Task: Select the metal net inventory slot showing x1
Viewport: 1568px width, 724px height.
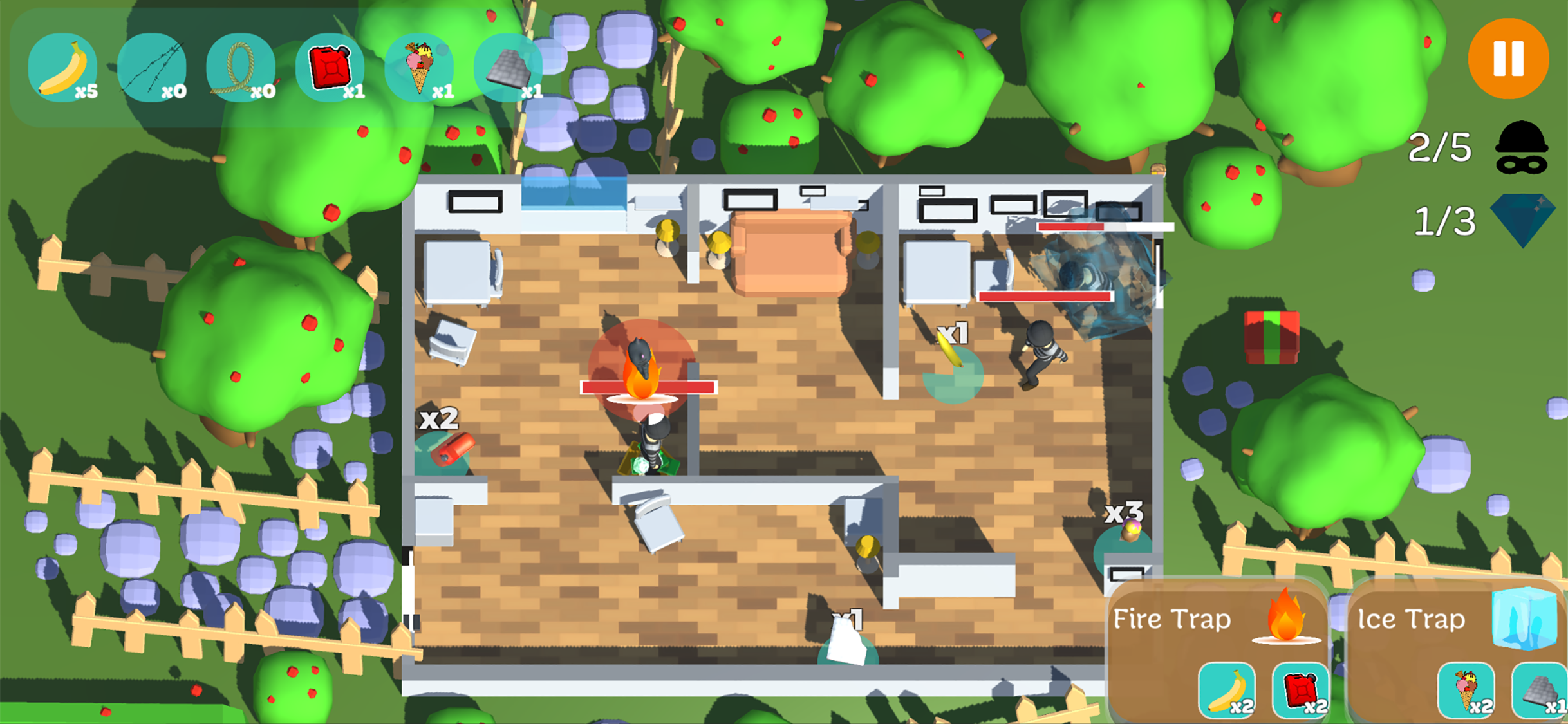Action: 509,68
